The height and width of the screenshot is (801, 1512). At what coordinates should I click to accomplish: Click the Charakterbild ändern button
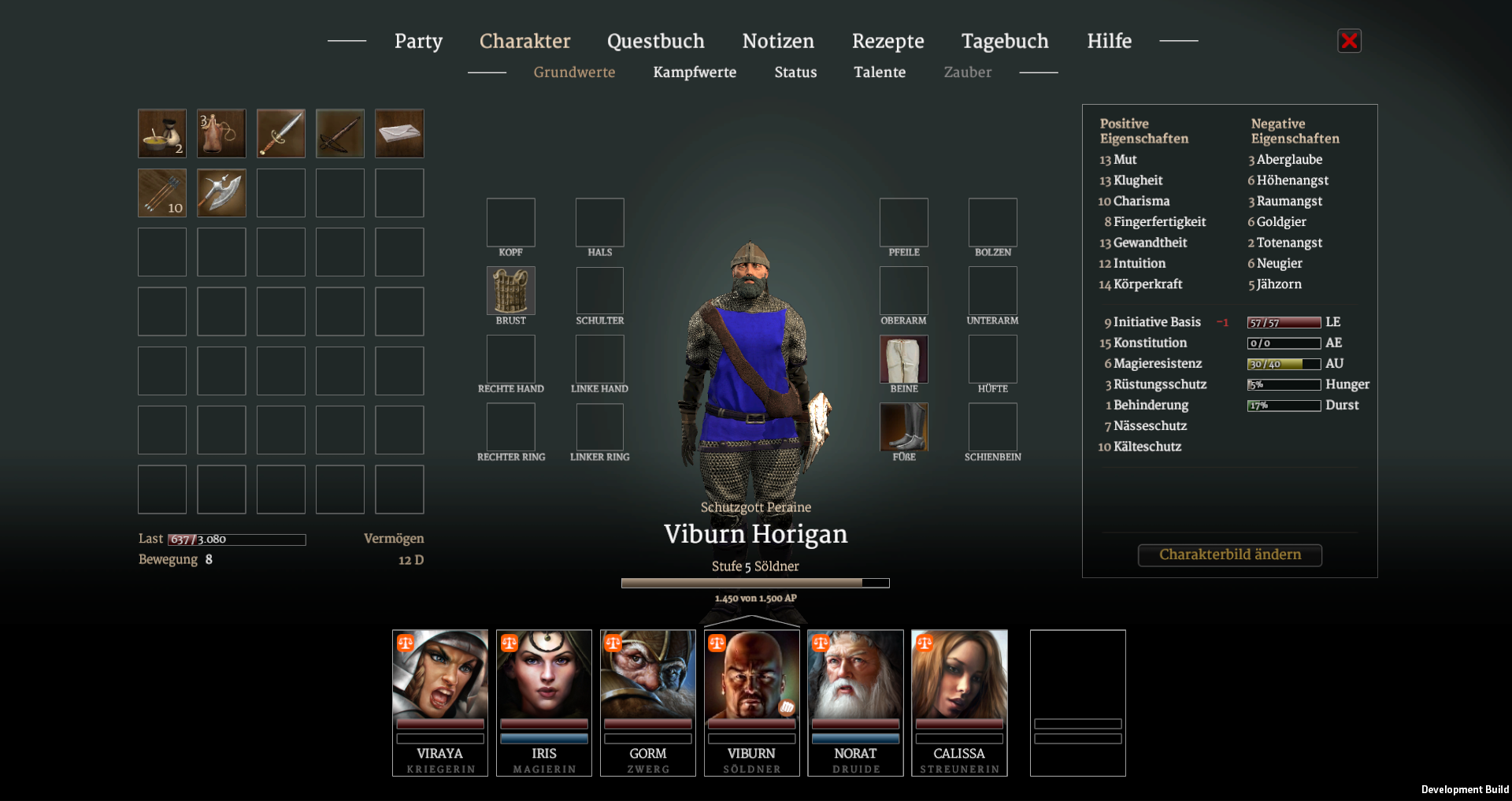1229,554
